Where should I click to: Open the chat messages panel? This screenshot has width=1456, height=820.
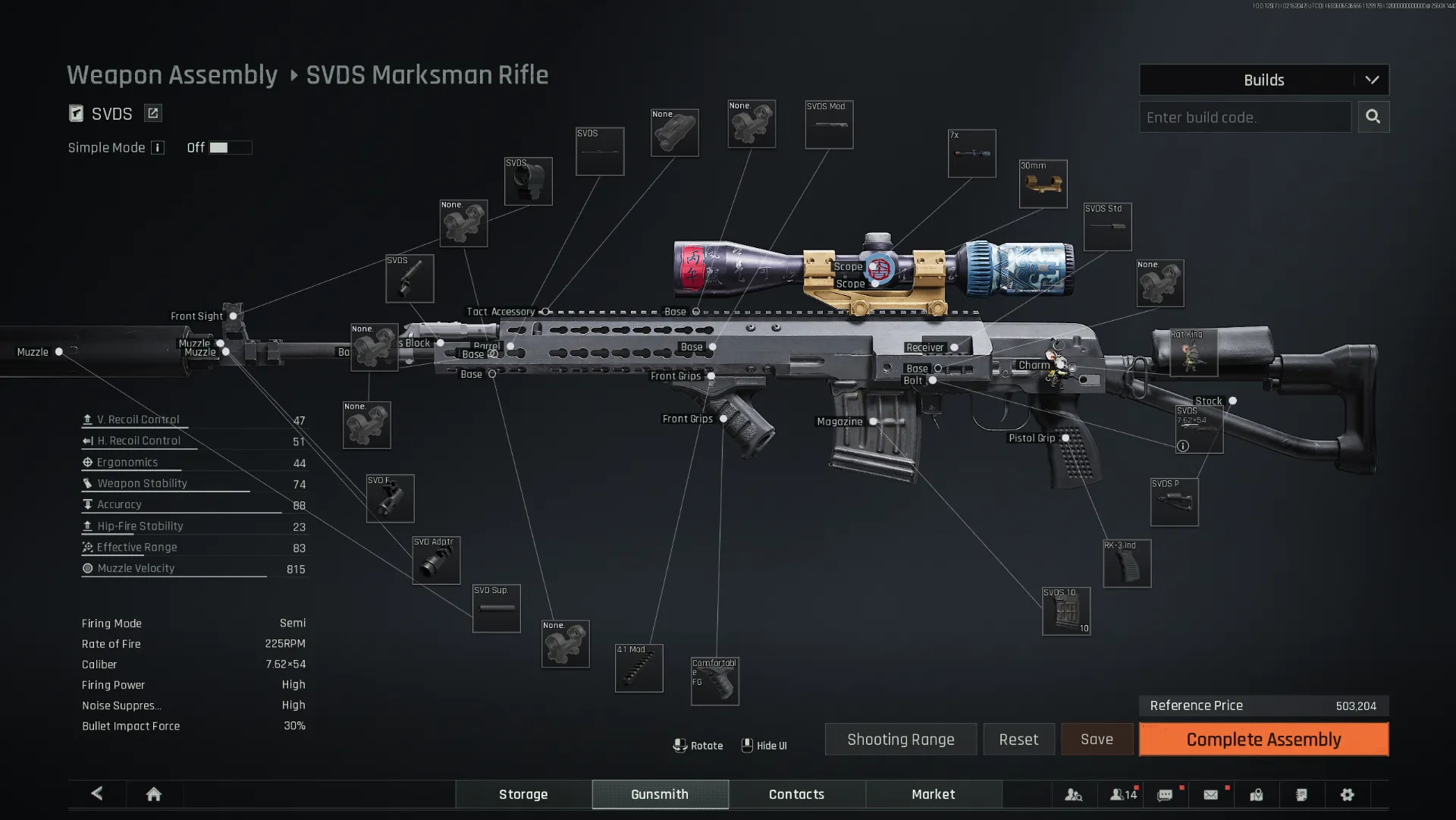coord(1166,794)
